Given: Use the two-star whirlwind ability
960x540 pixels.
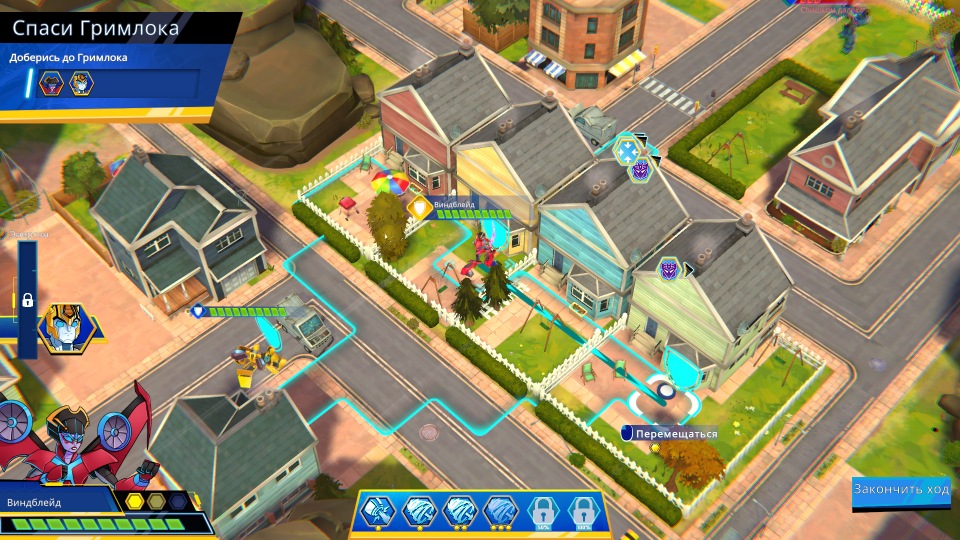Looking at the screenshot, I should pyautogui.click(x=461, y=512).
